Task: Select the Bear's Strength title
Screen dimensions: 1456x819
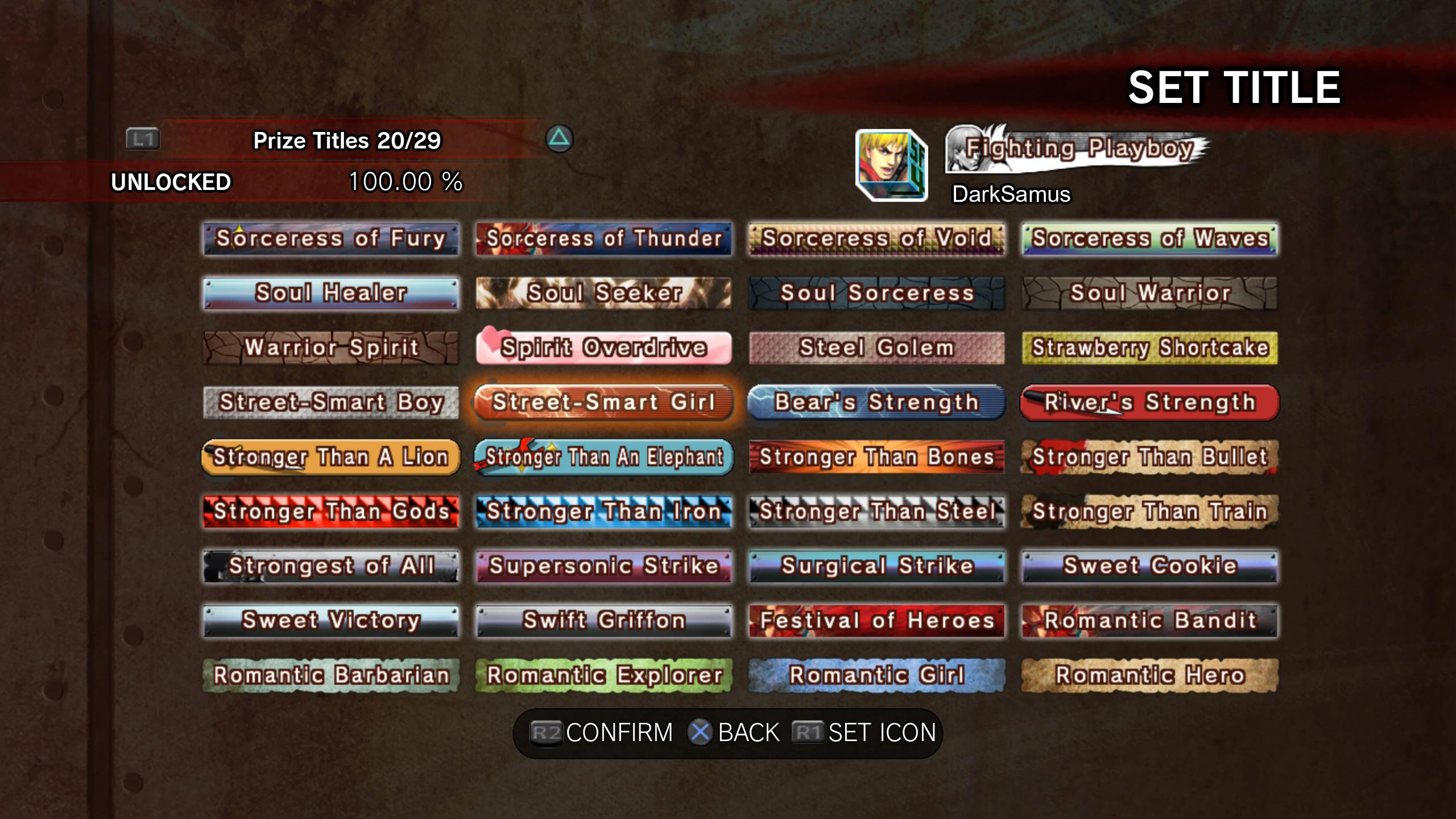Action: click(x=876, y=403)
